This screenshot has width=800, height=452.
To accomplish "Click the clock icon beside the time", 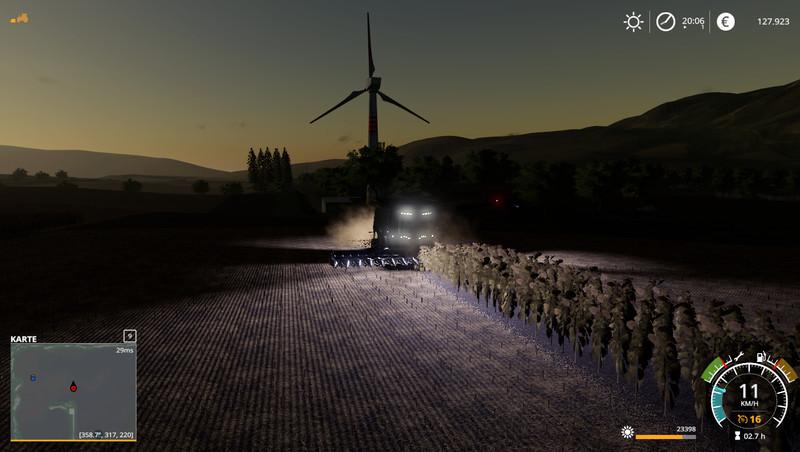I will click(665, 21).
